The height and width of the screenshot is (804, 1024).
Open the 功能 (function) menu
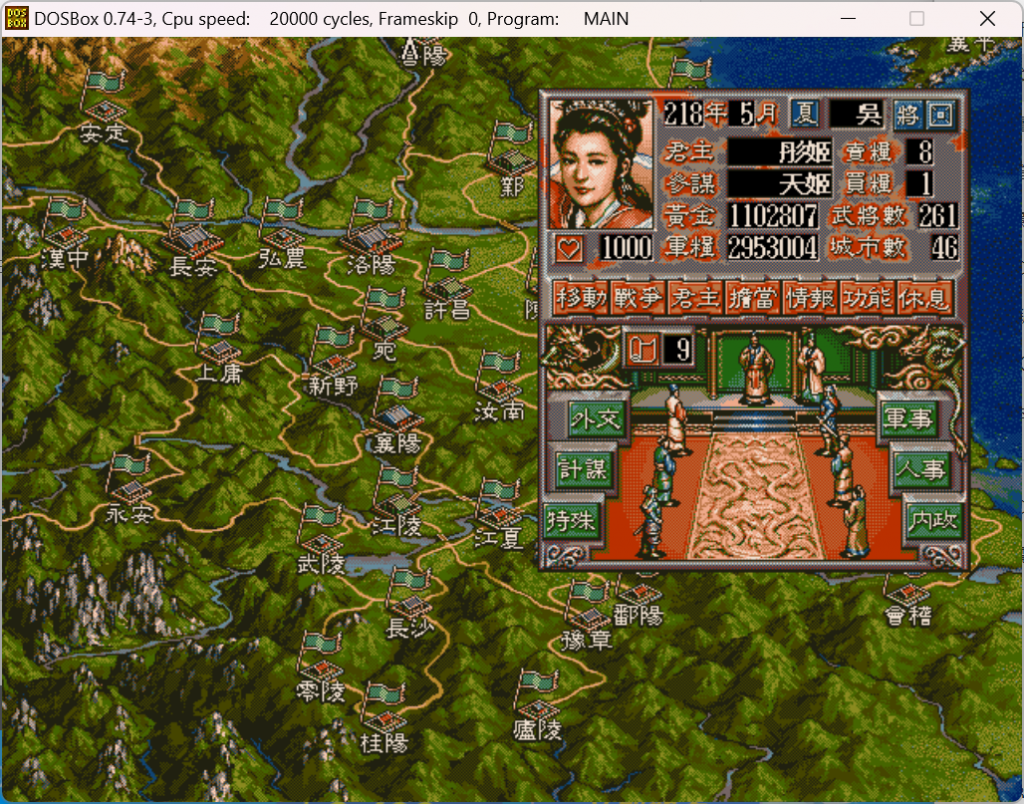pos(868,297)
